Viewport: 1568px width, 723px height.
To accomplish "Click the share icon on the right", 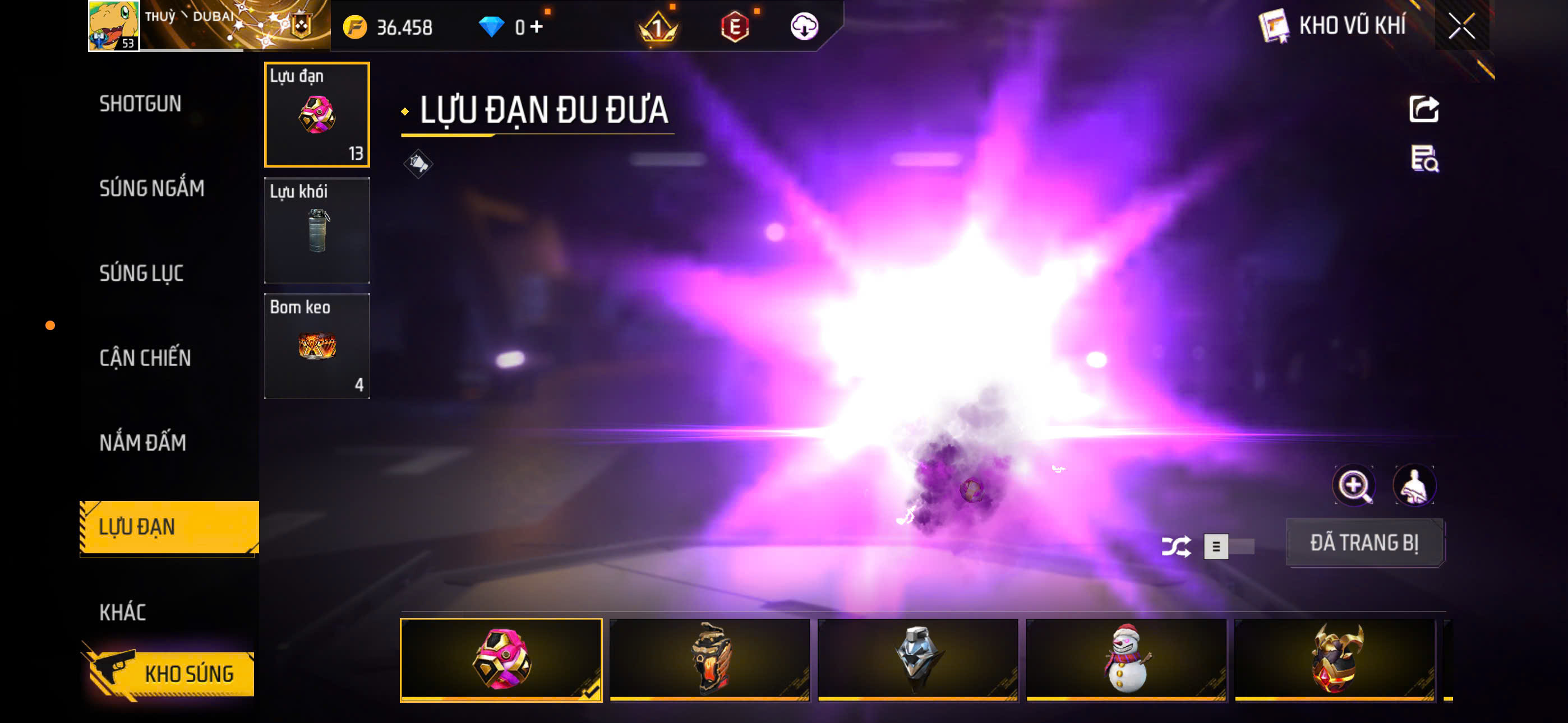I will pos(1425,108).
